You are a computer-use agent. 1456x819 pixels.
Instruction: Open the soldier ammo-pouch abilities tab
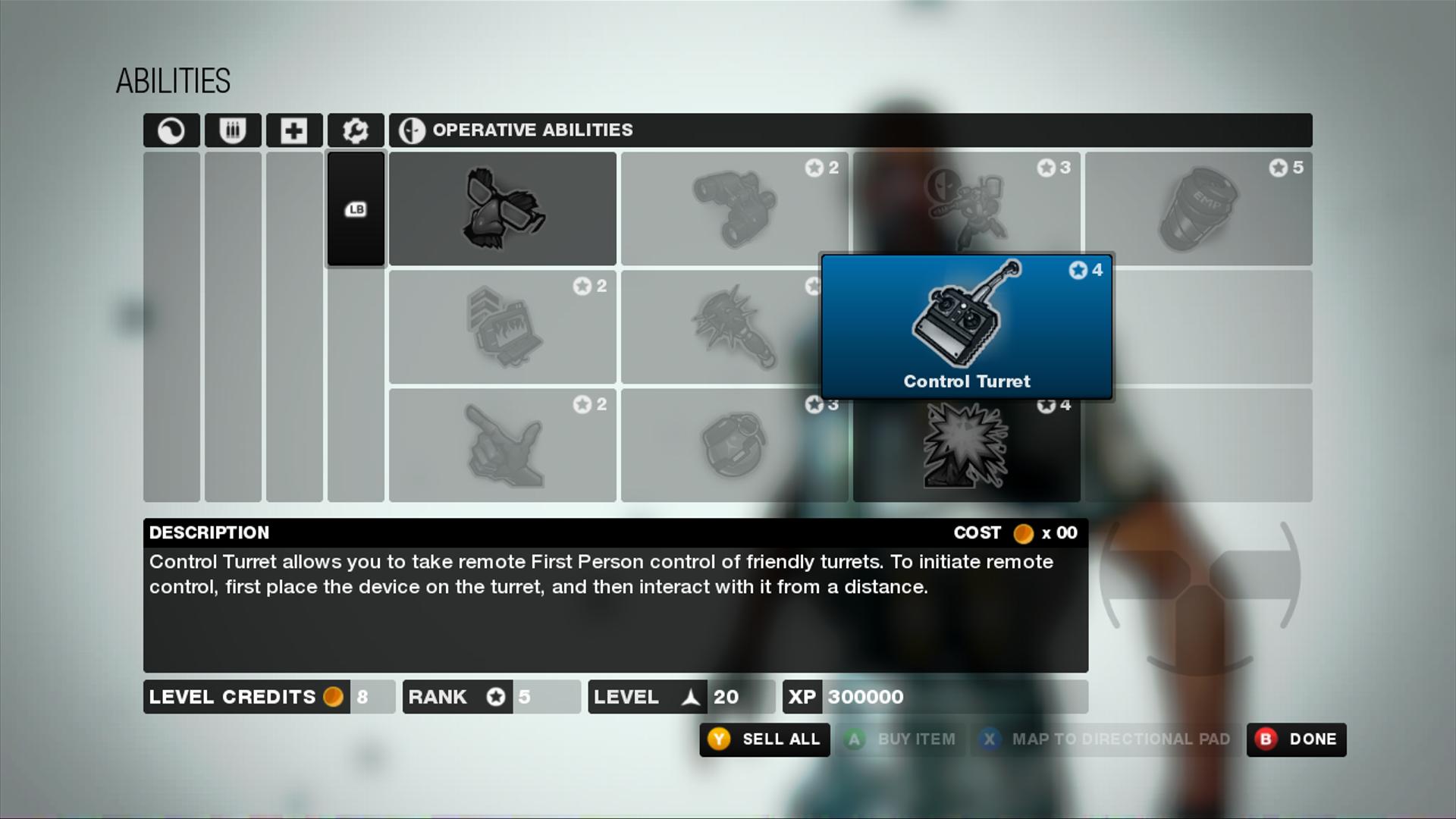(x=233, y=130)
